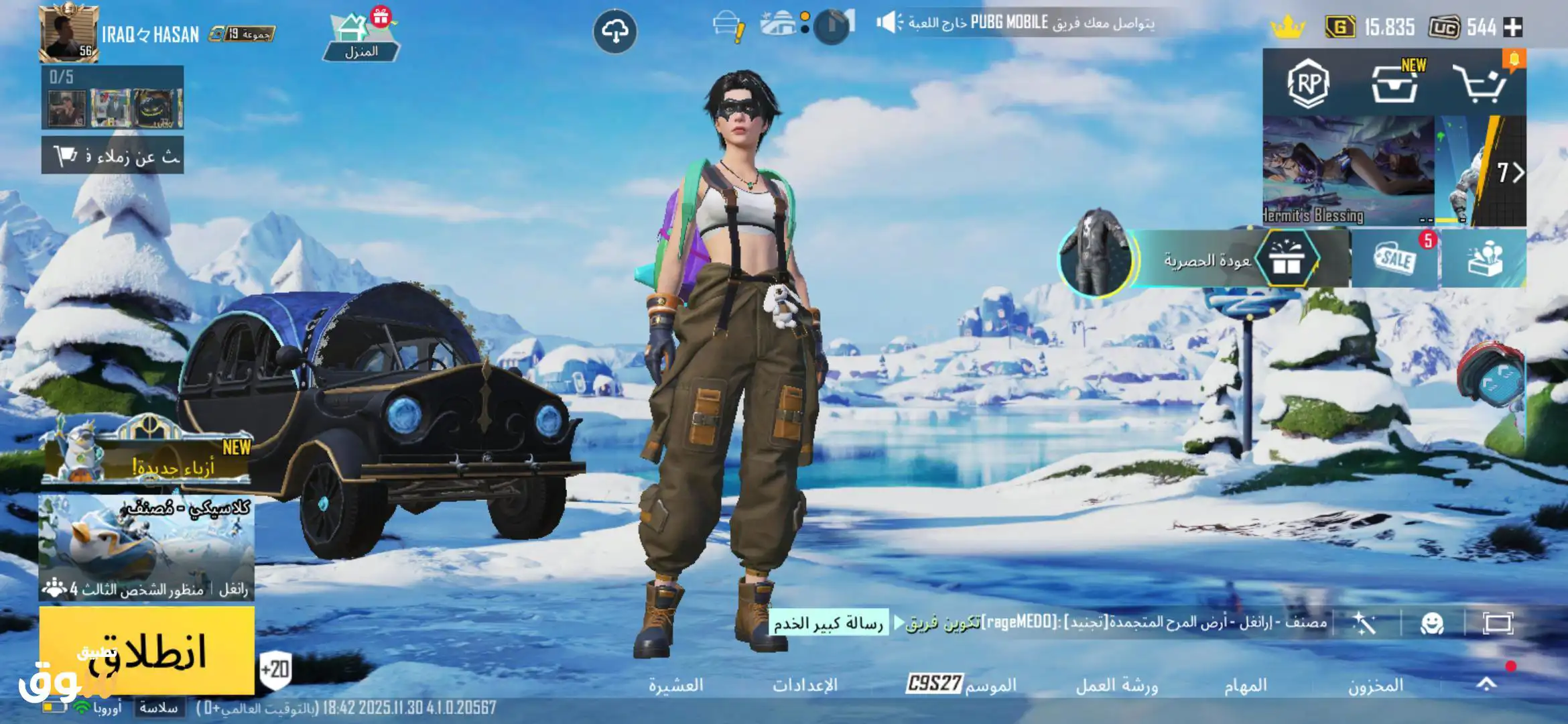Image resolution: width=1568 pixels, height=724 pixels.
Task: Open the find teammates recruit button
Action: 113,156
